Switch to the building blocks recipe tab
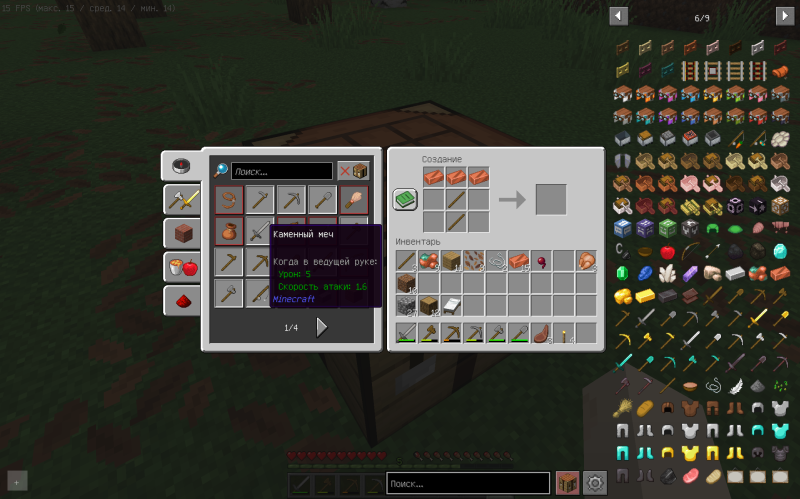 pos(181,233)
